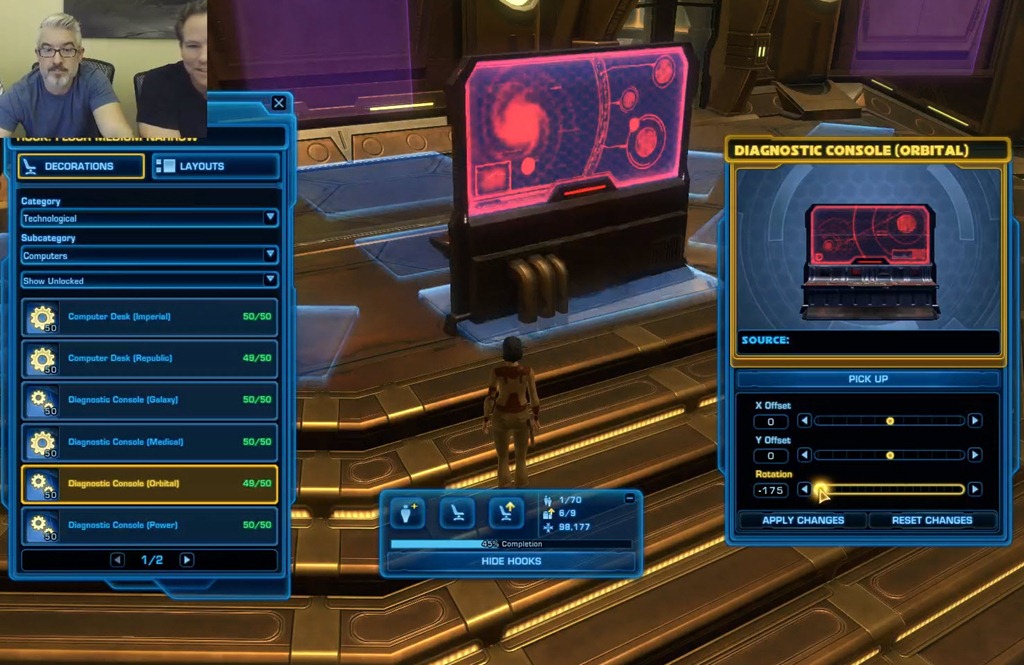Click the chair with arrow icon
The width and height of the screenshot is (1024, 665).
click(x=506, y=513)
